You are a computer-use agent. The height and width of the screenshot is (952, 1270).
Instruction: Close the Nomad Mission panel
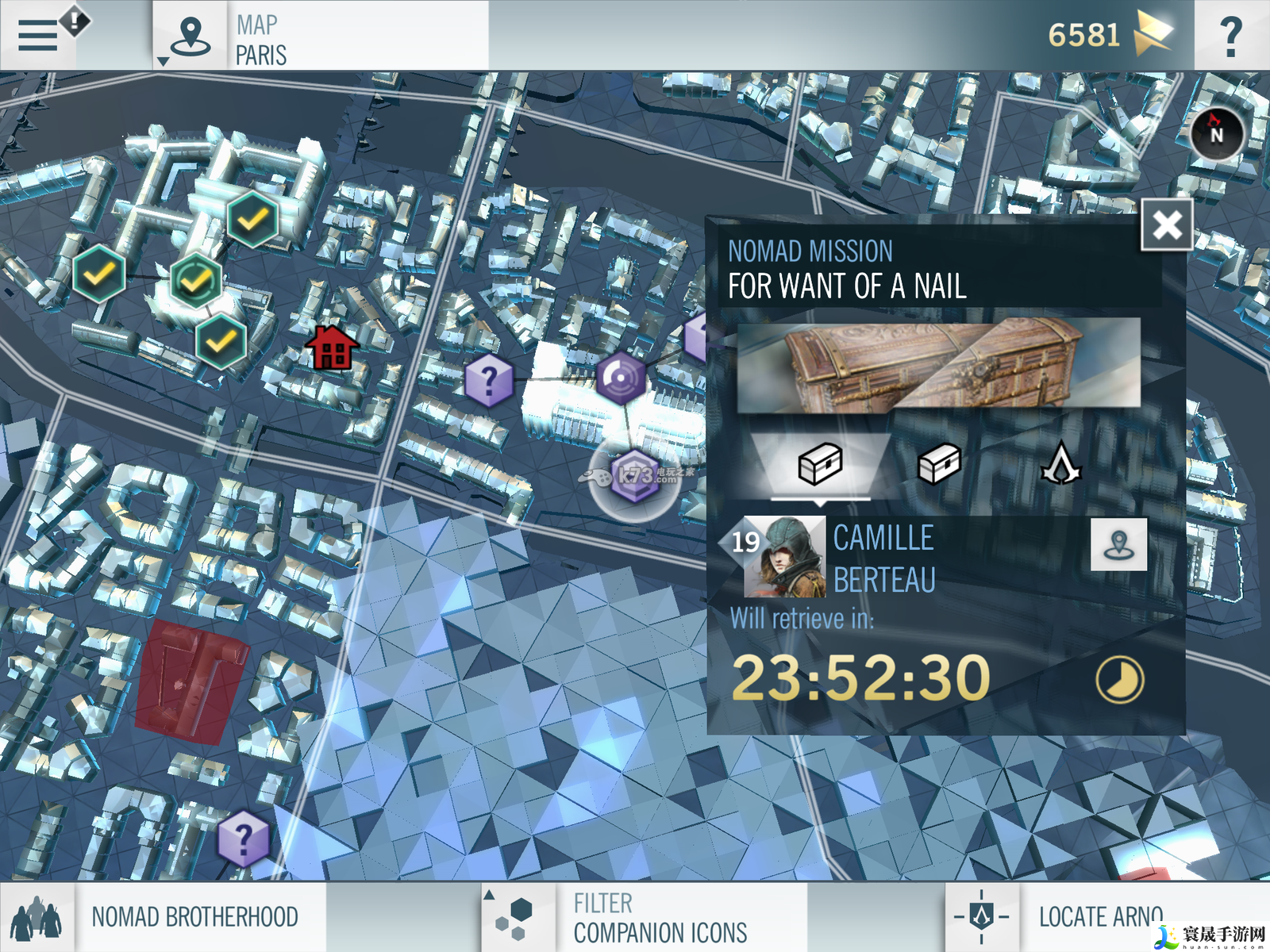(x=1166, y=225)
